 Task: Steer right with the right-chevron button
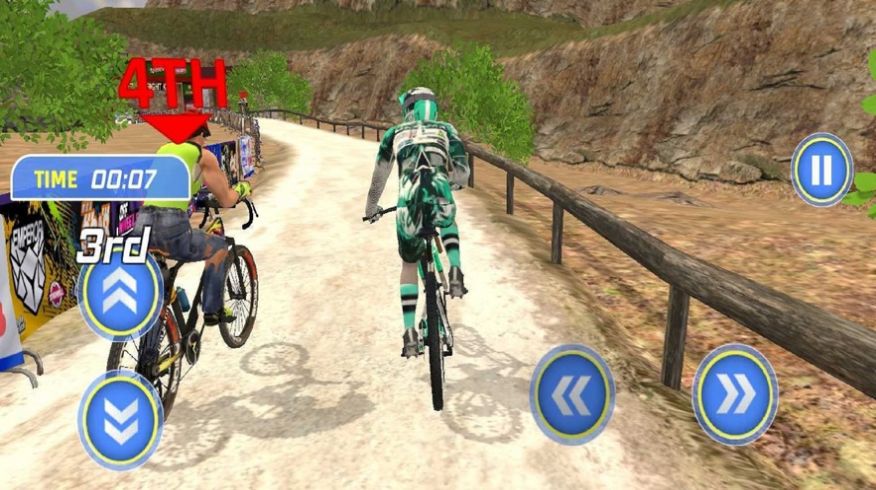click(735, 394)
